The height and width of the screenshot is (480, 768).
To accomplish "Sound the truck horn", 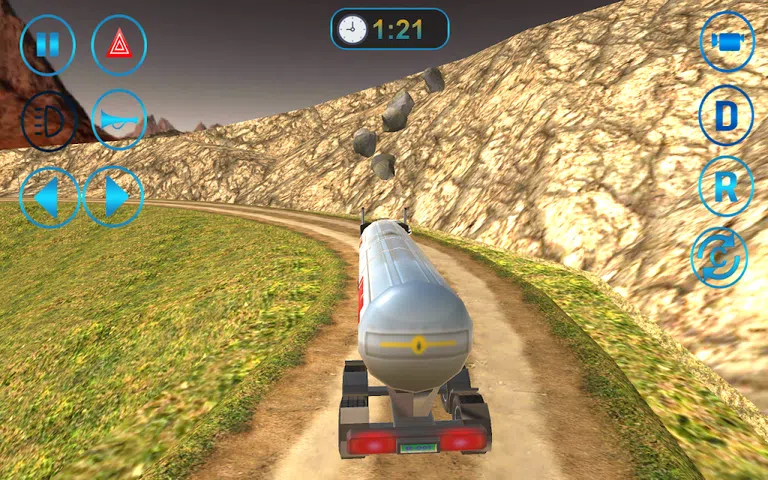I will pos(119,120).
